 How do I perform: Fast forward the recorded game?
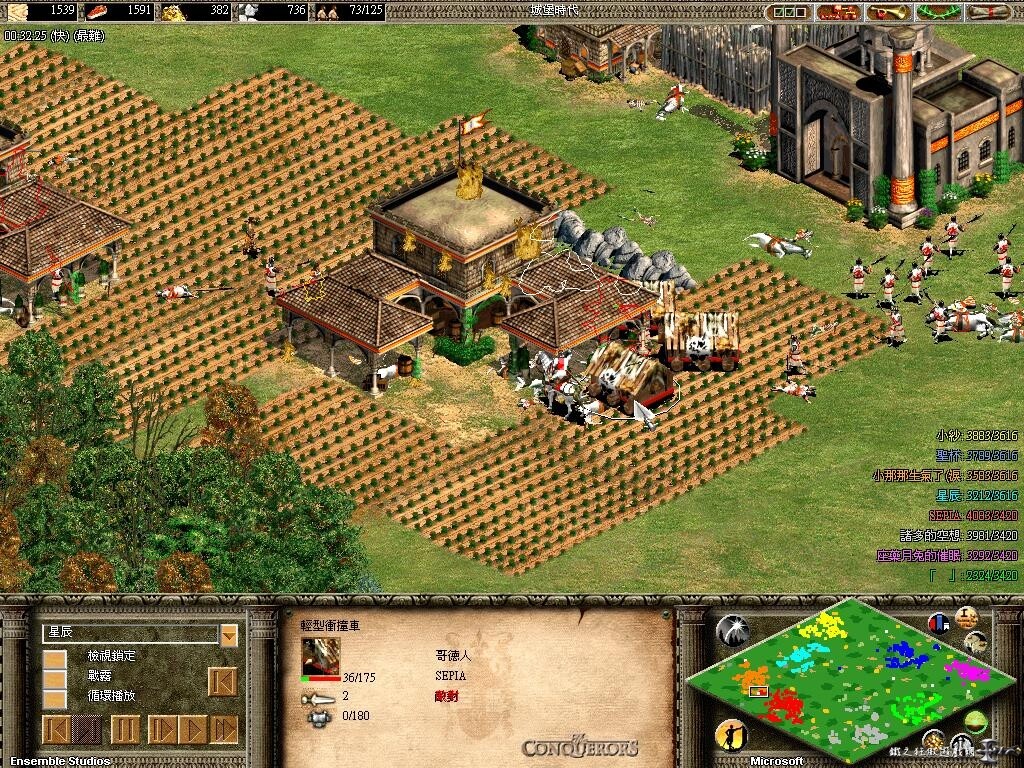pyautogui.click(x=225, y=729)
